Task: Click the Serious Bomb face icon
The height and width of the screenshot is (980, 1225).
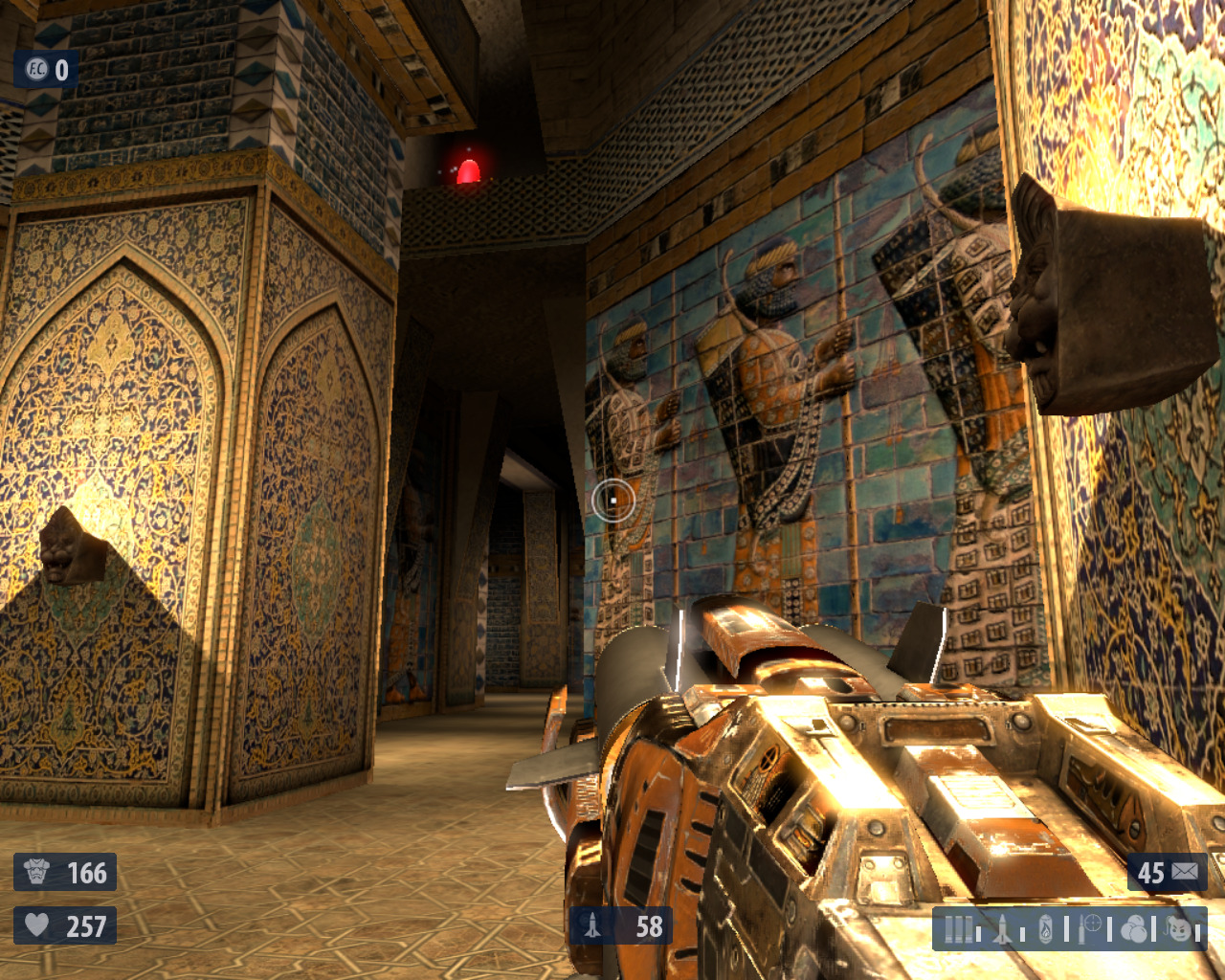Action: pyautogui.click(x=1179, y=928)
